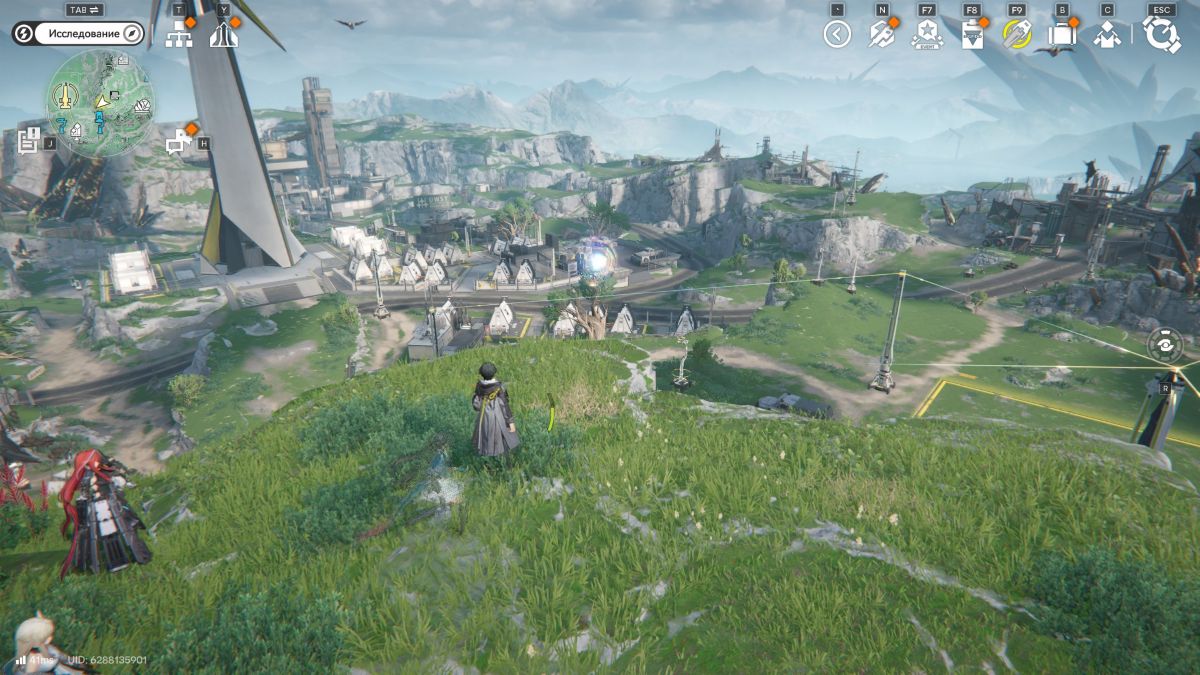1200x675 pixels.
Task: Open the rocket tower icon menu
Action: [x=223, y=35]
